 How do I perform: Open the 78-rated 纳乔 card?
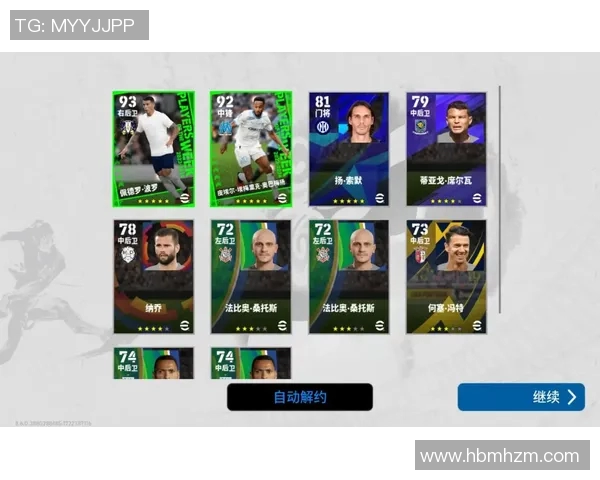click(153, 276)
